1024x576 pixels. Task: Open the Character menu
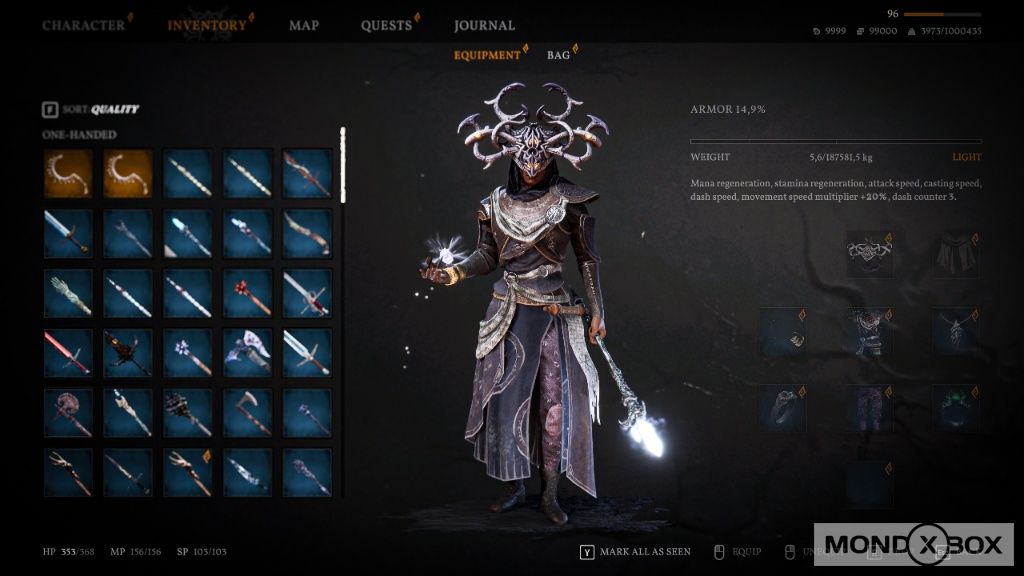point(84,25)
